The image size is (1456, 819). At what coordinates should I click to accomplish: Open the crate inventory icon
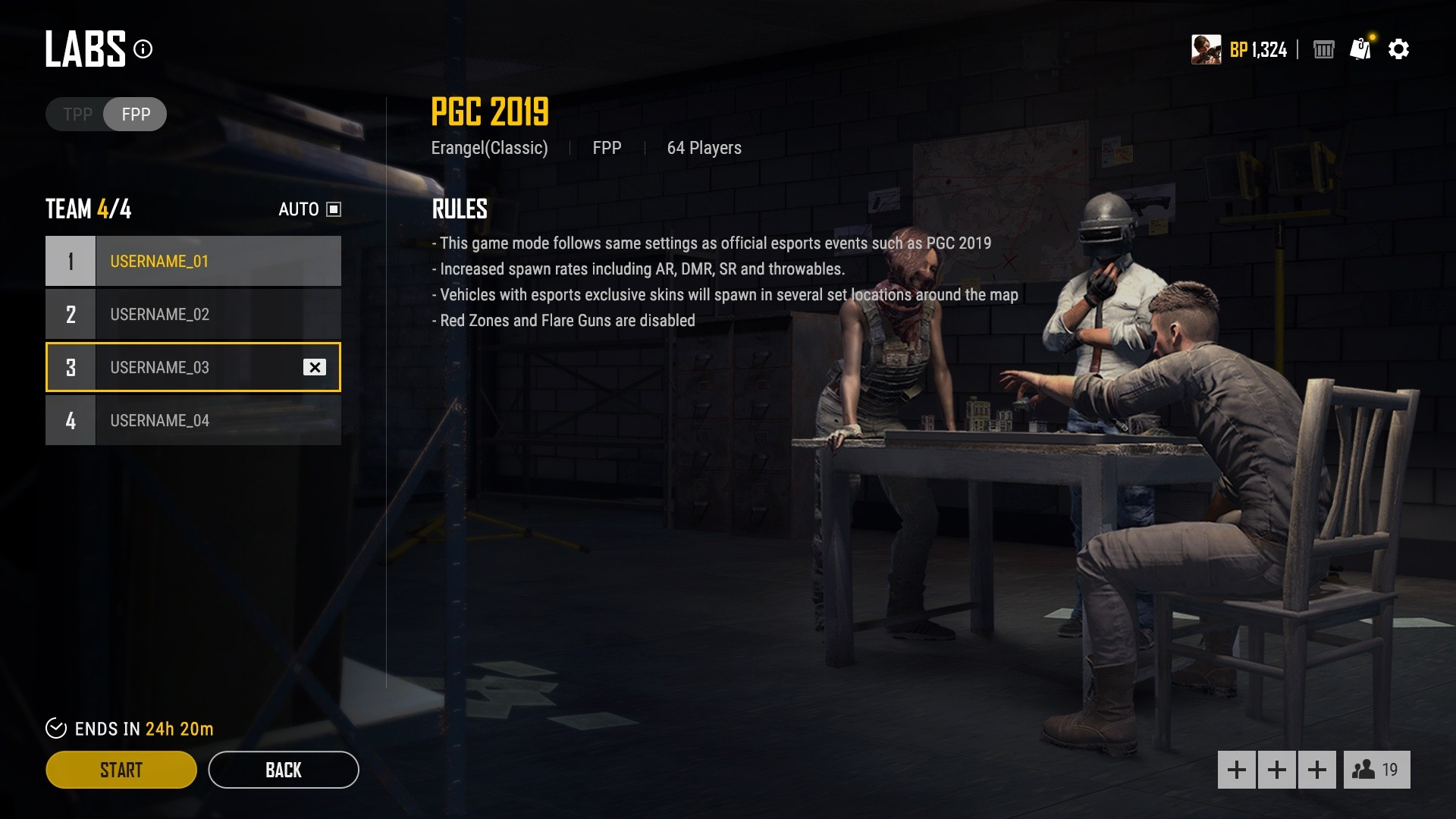[x=1323, y=50]
